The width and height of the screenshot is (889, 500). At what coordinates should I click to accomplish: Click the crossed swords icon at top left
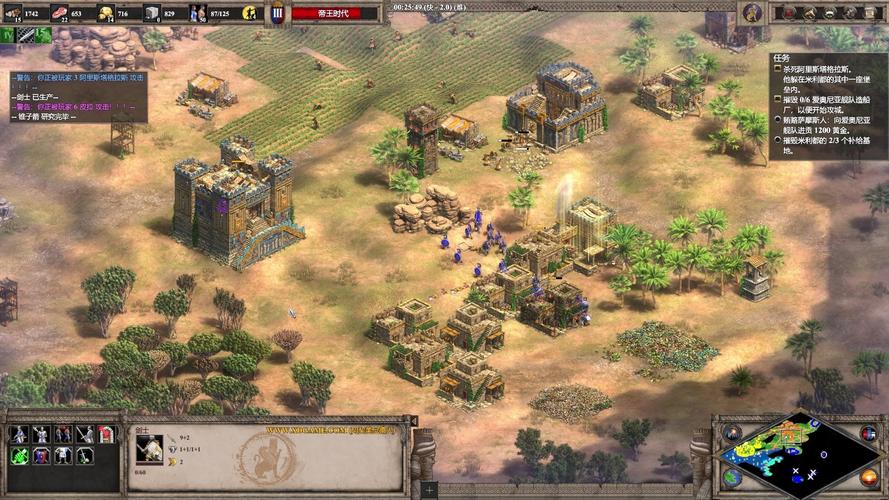click(x=24, y=35)
